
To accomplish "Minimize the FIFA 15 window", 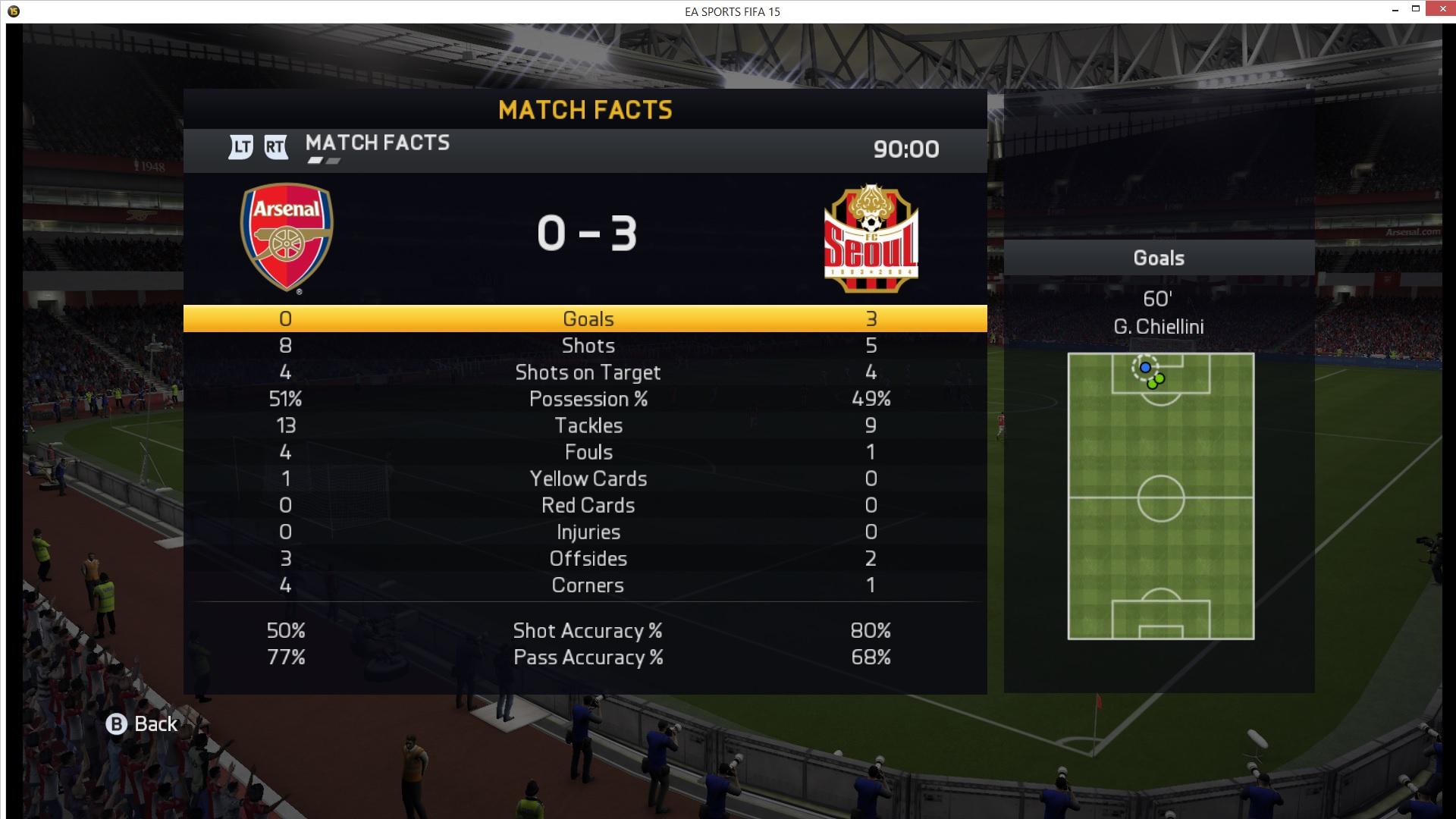I will click(1395, 10).
